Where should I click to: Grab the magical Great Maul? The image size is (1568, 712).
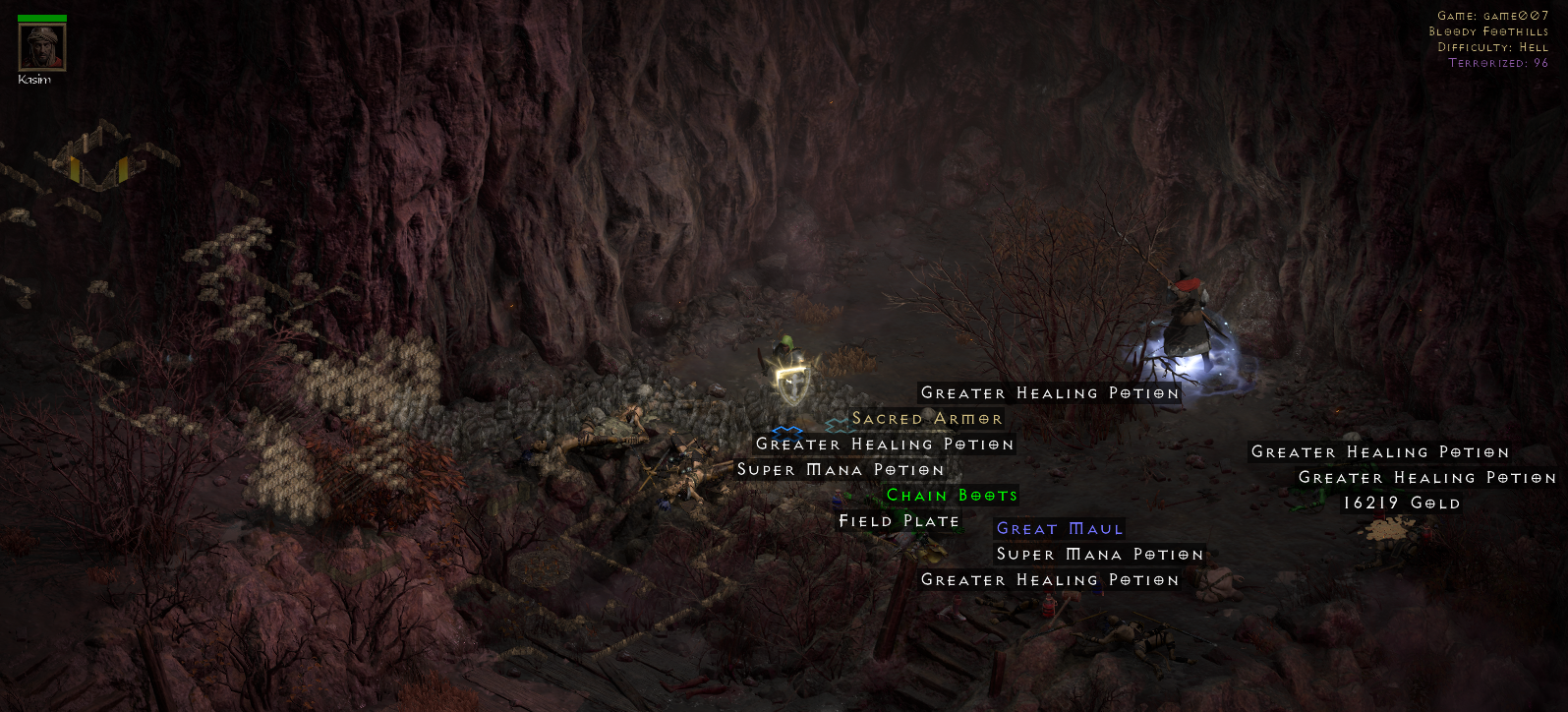point(1059,528)
